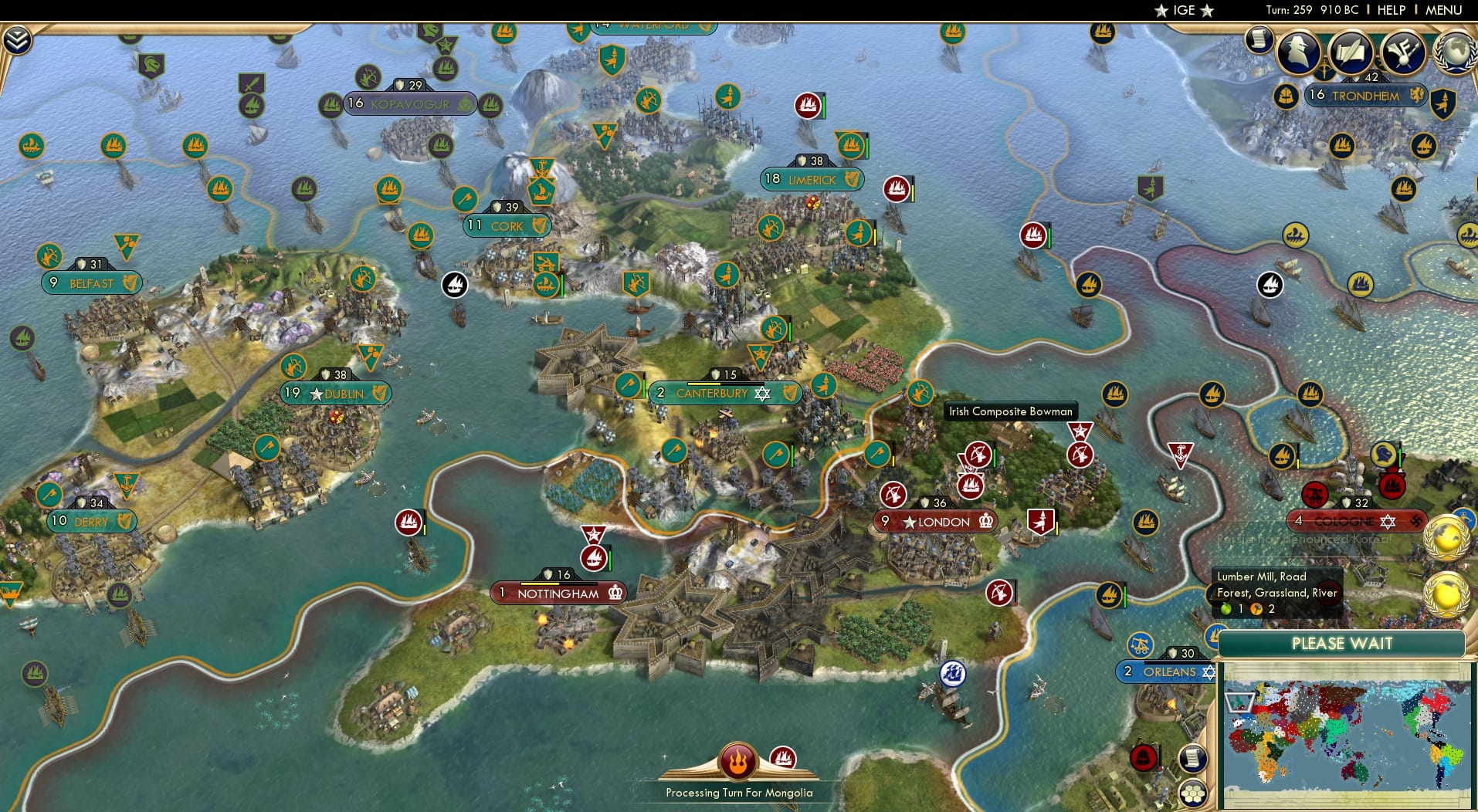Select the white naval unit flag near Cork
Viewport: 1478px width, 812px height.
pos(455,285)
